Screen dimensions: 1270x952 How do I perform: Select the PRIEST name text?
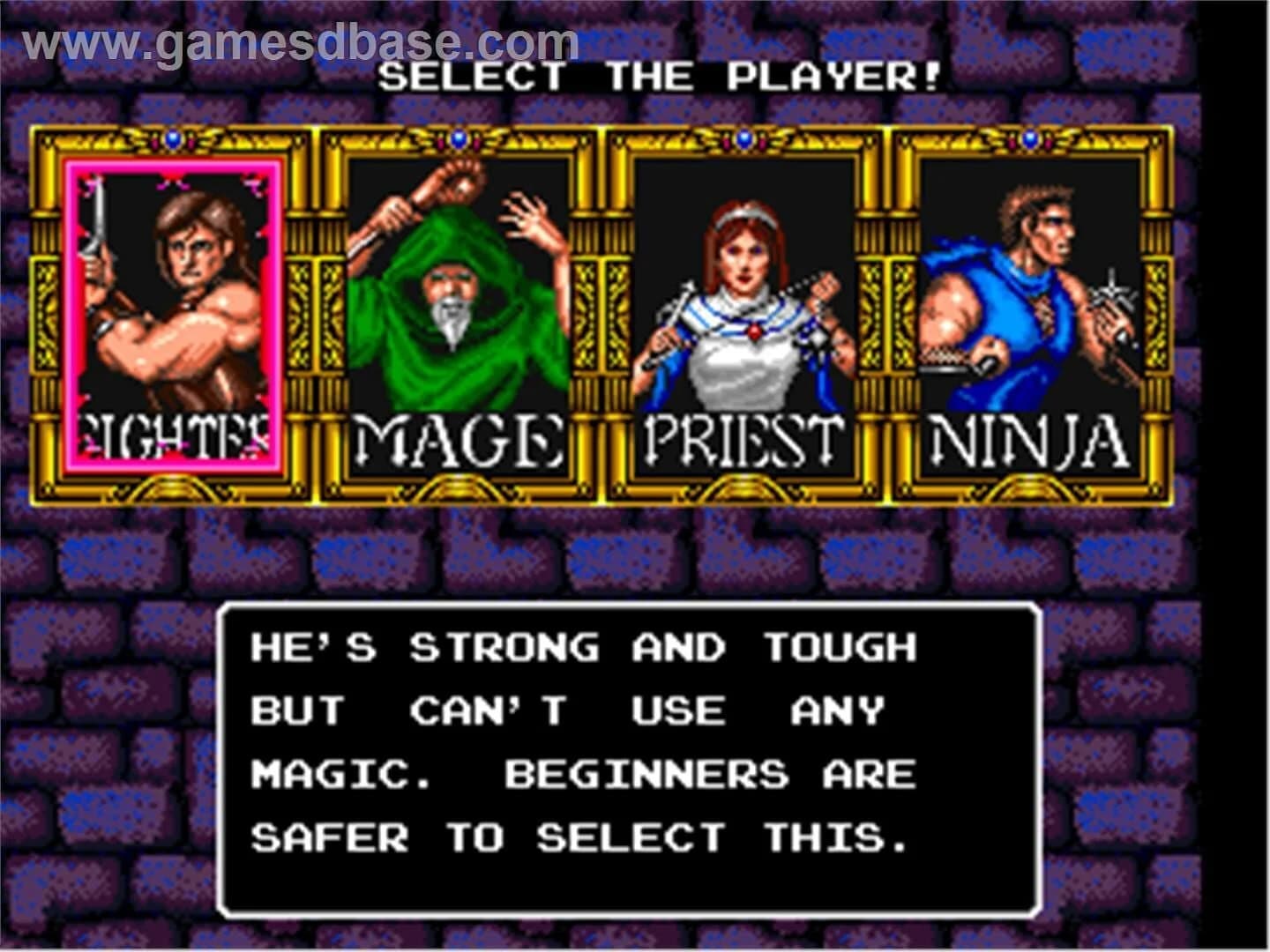coord(743,436)
